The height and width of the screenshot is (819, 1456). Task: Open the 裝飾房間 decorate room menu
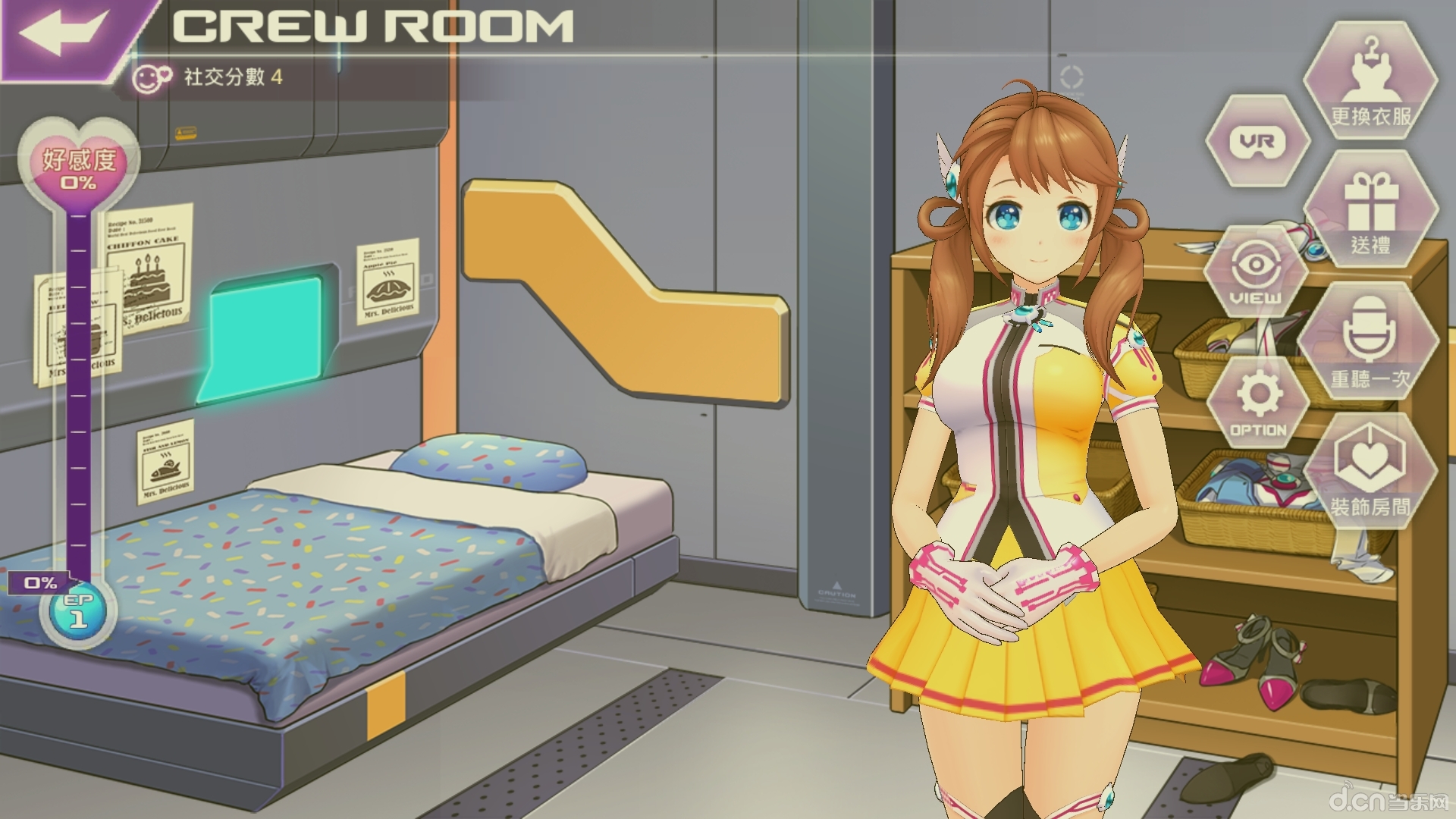1370,472
